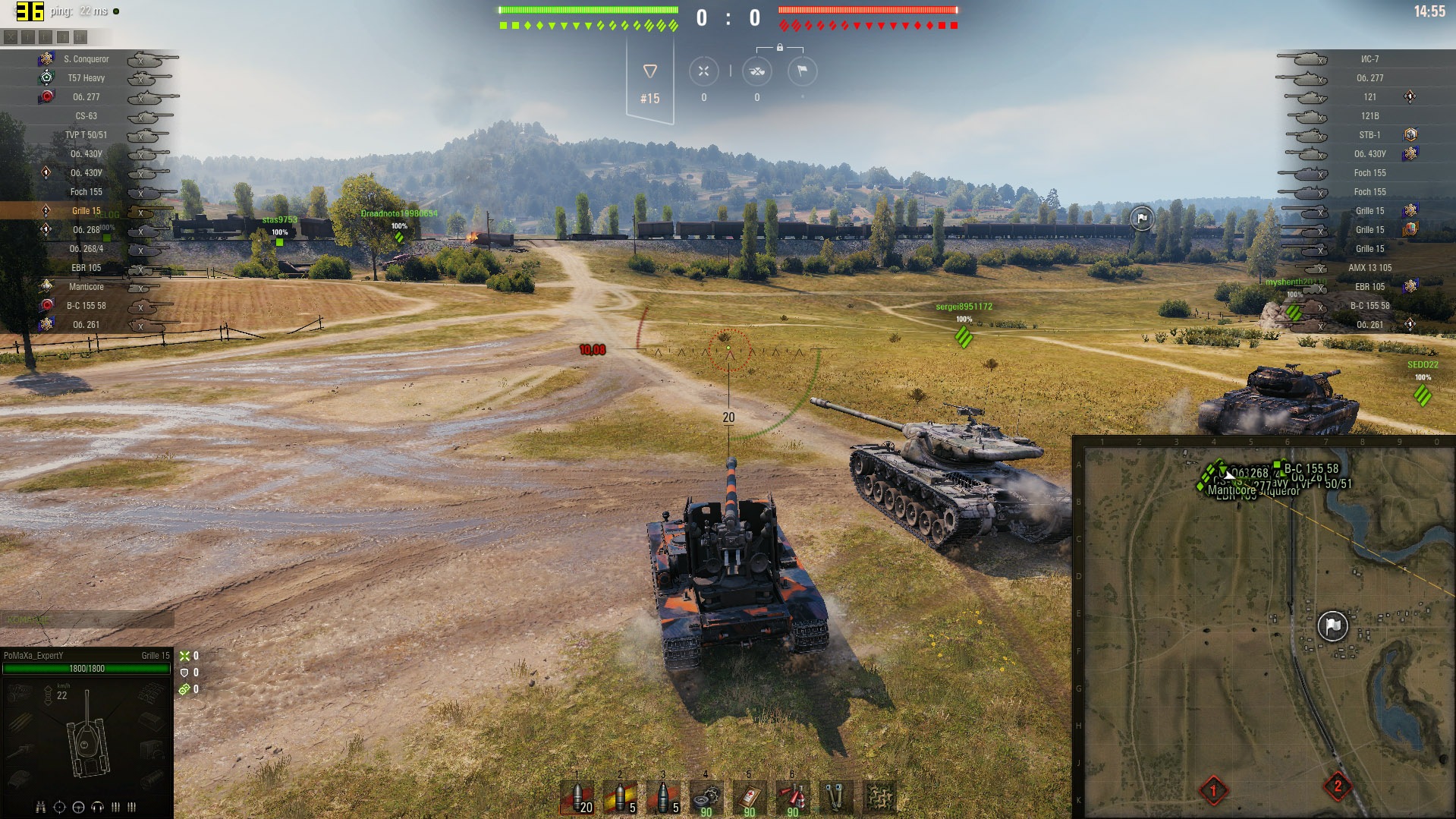This screenshot has height=819, width=1456.
Task: Select enemy STB-1 in the team list
Action: click(x=1370, y=135)
